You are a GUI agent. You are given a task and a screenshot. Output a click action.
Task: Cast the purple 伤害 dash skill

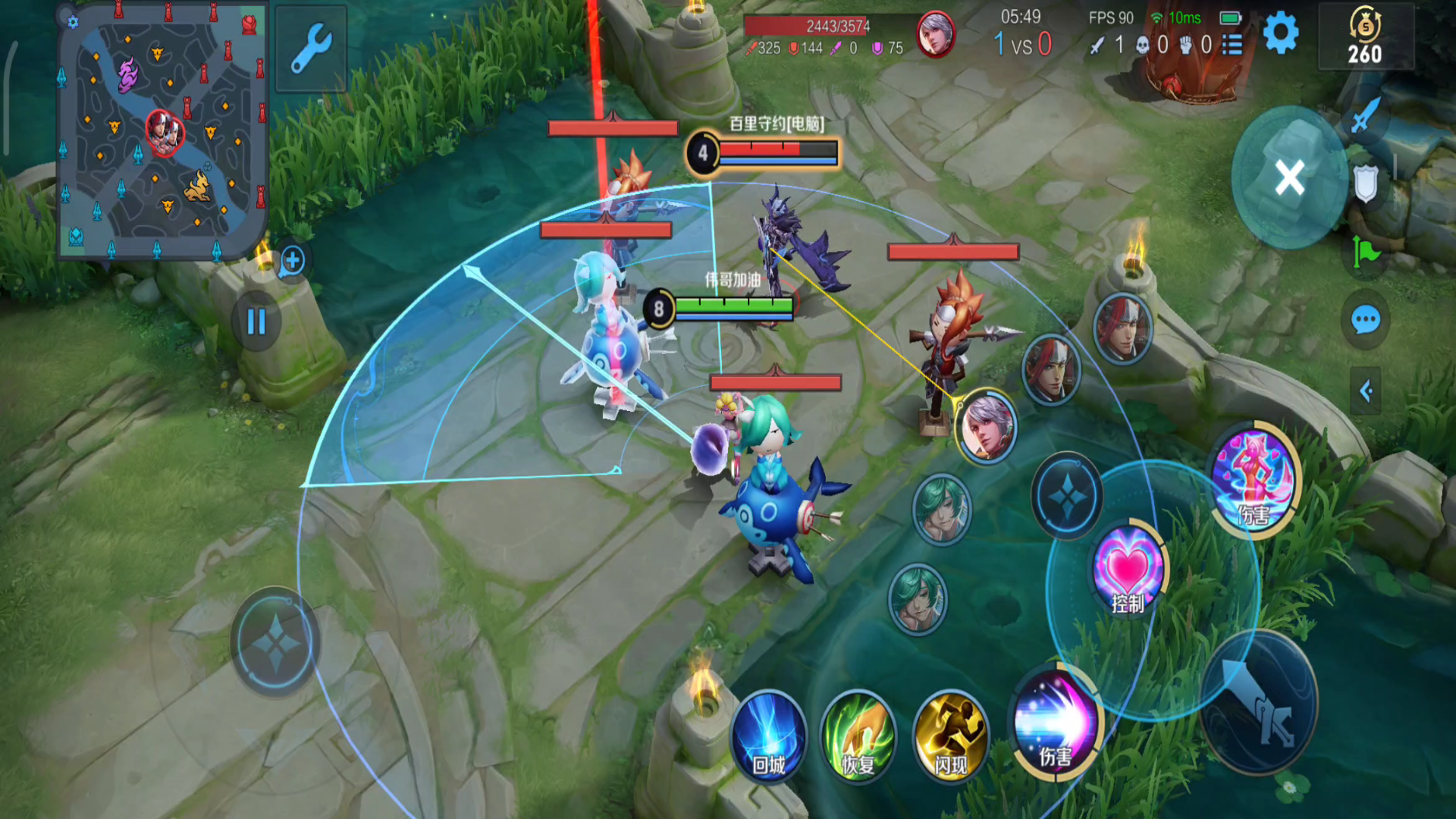[x=1056, y=722]
